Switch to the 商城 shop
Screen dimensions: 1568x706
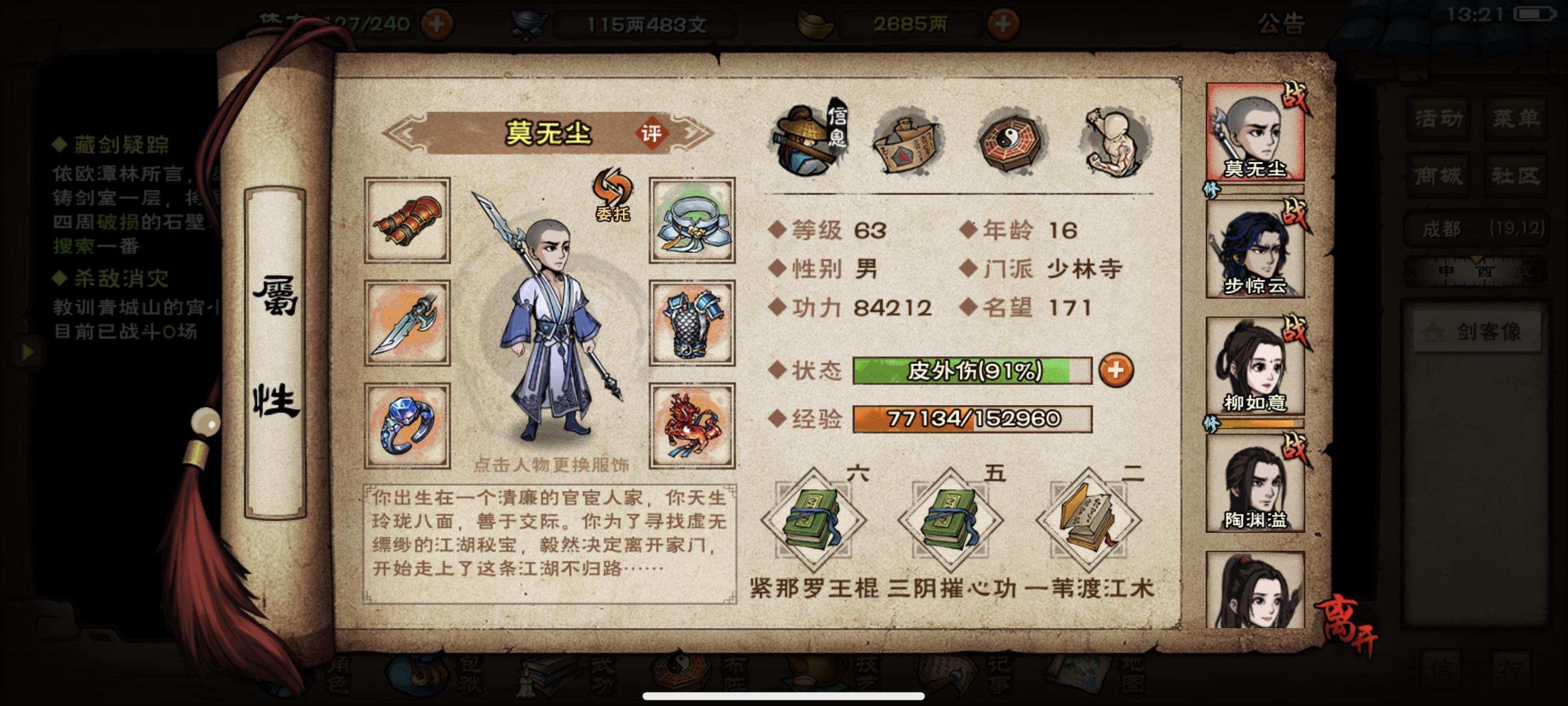[x=1439, y=175]
